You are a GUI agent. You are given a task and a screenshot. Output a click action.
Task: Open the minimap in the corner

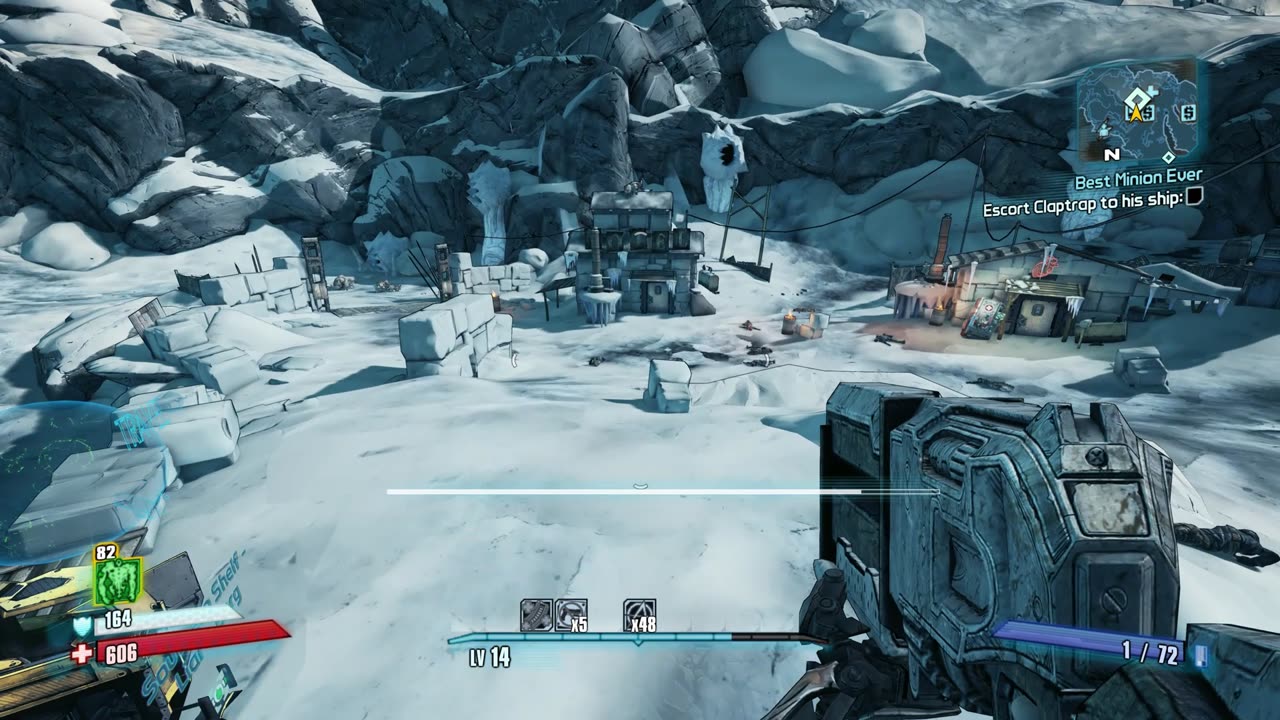[1136, 110]
